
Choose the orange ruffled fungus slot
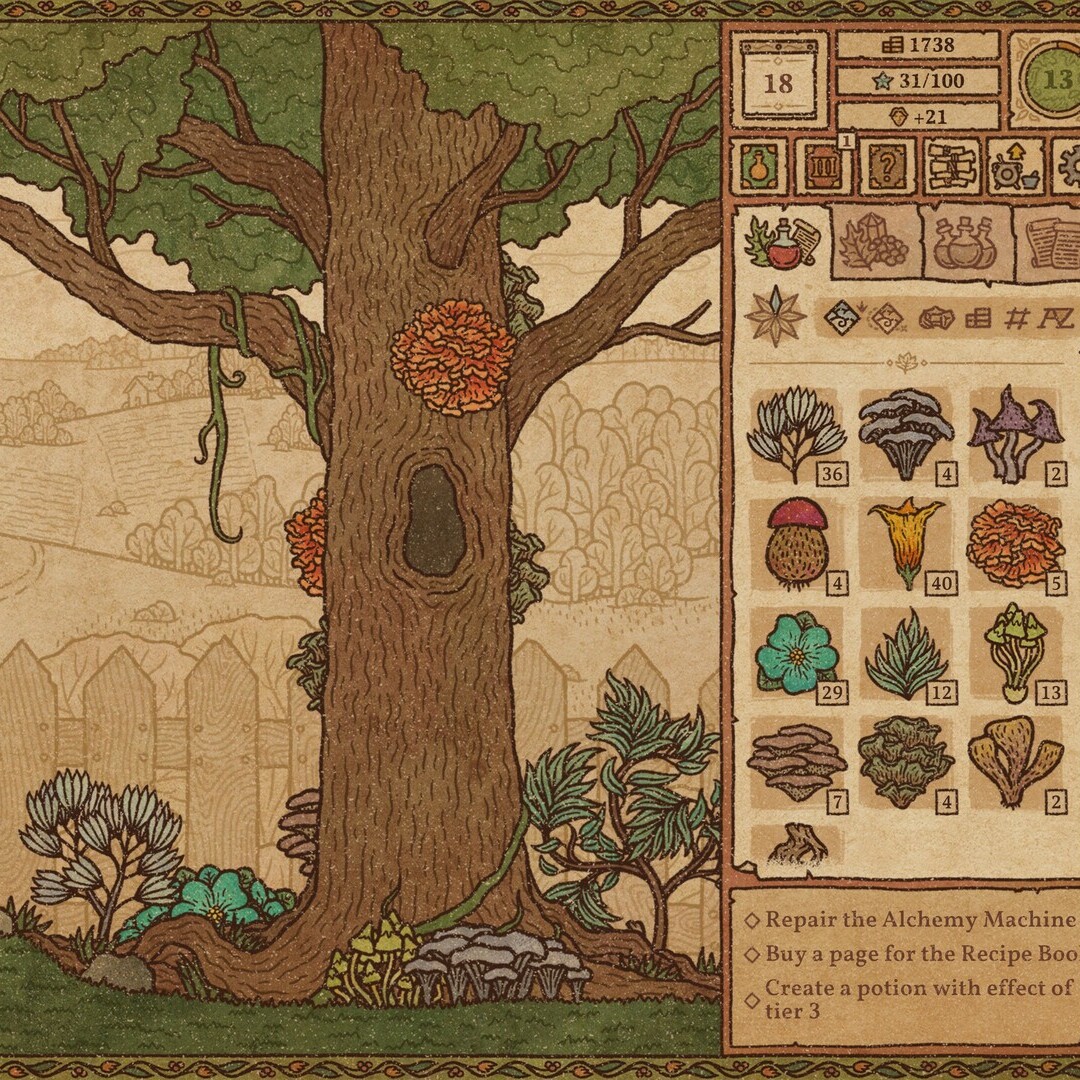[x=1014, y=544]
